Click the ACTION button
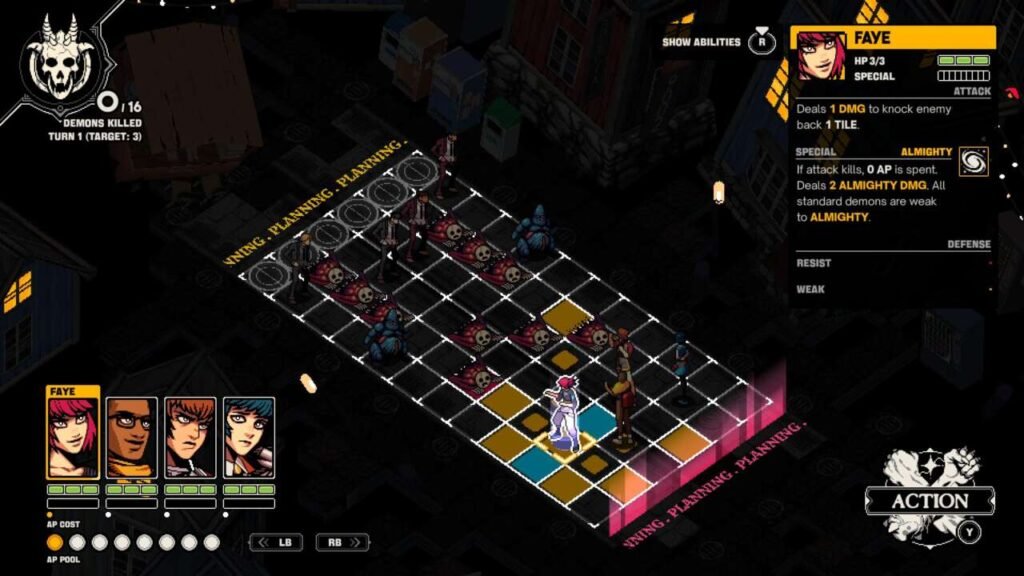1024x576 pixels. (x=929, y=501)
